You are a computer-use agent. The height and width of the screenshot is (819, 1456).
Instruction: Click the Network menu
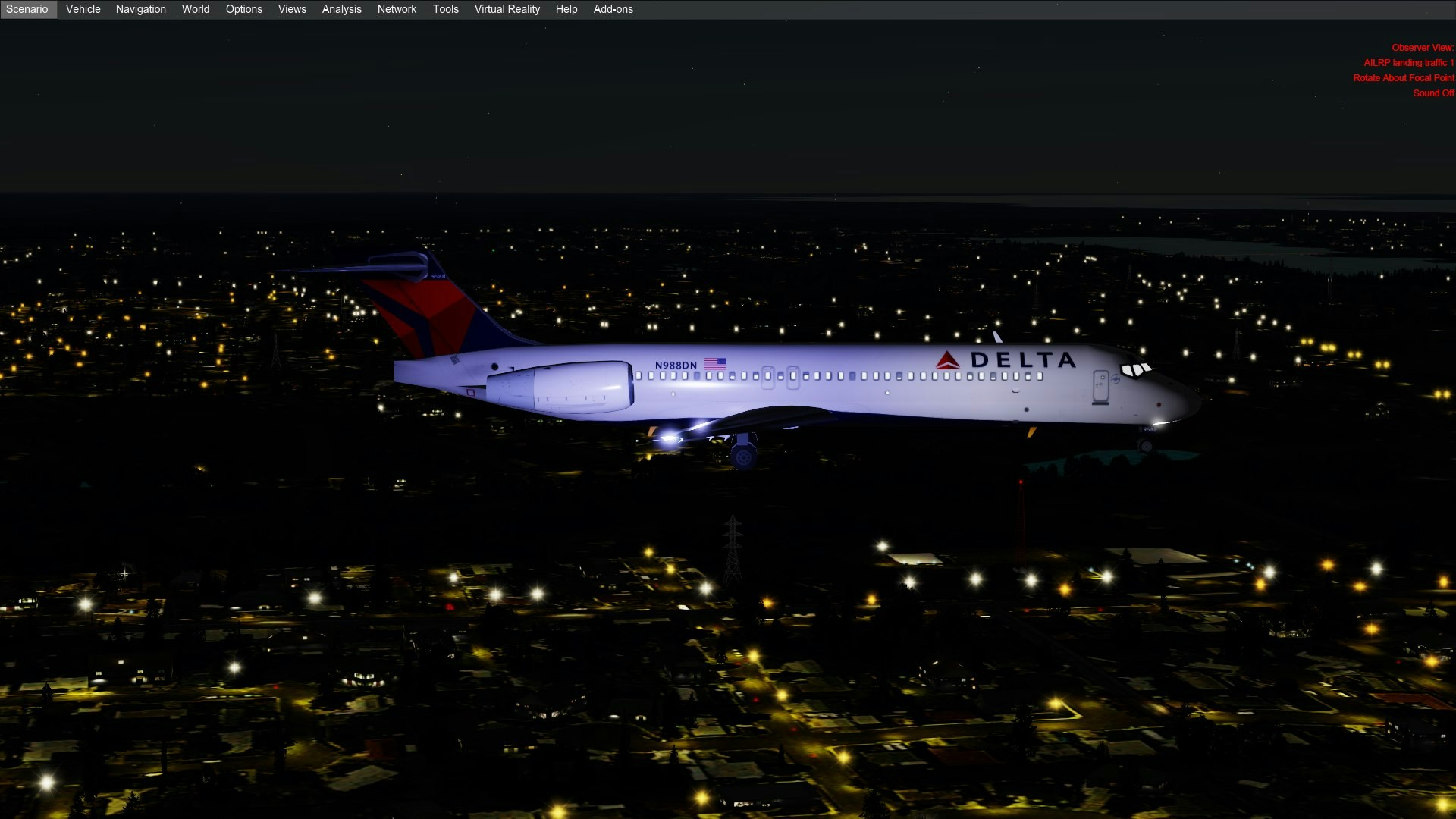click(397, 9)
